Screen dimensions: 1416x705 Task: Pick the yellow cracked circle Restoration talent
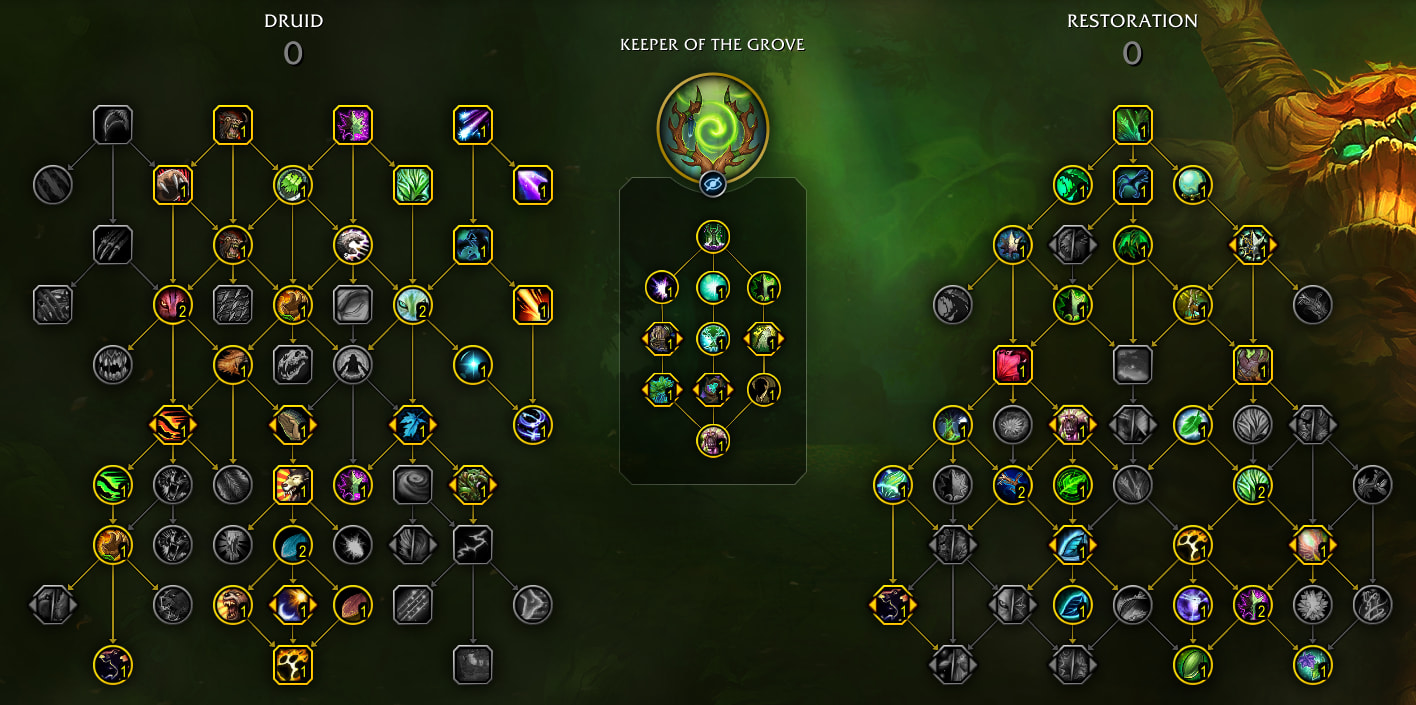(x=1192, y=545)
